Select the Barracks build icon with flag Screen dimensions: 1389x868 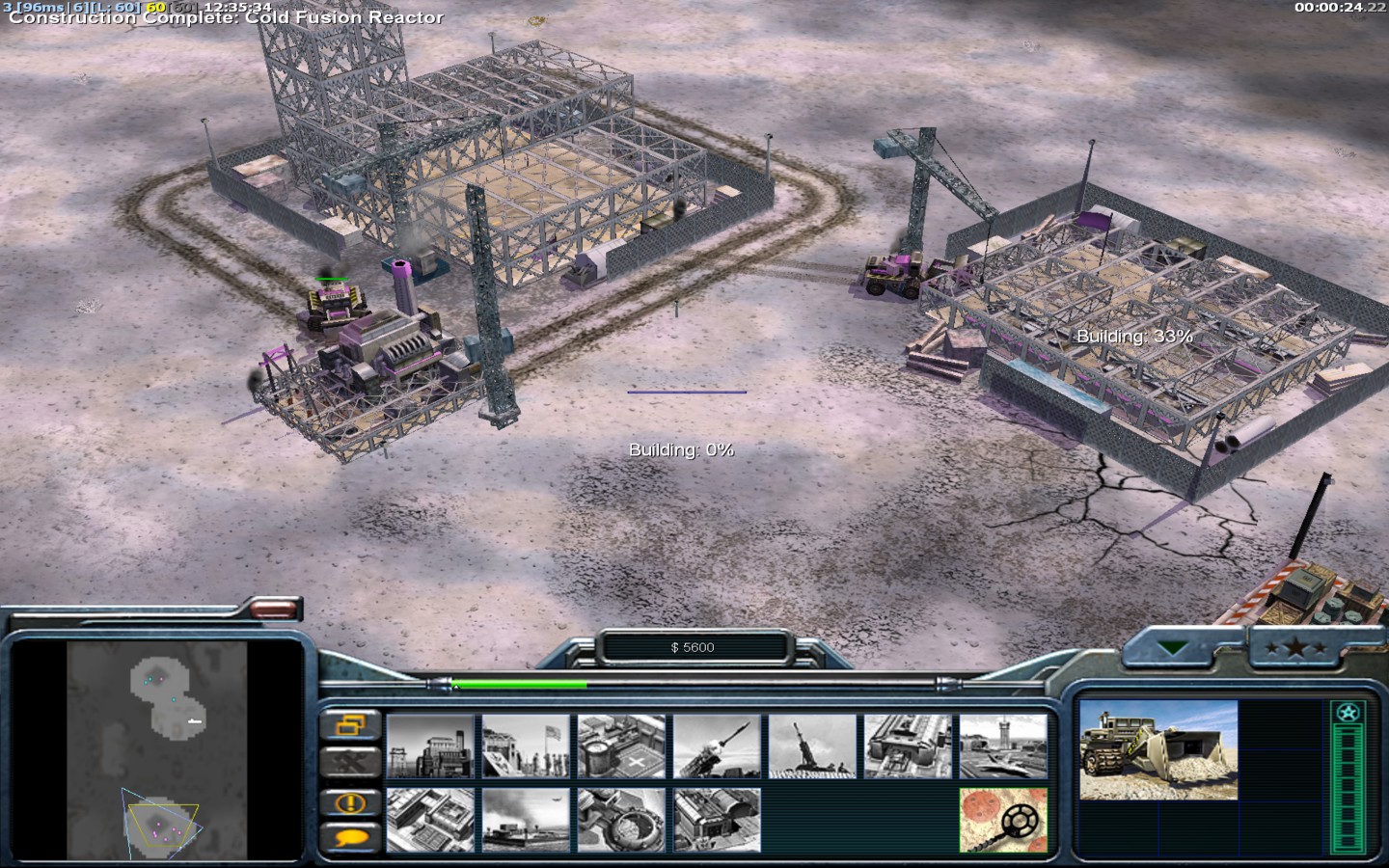[x=526, y=746]
